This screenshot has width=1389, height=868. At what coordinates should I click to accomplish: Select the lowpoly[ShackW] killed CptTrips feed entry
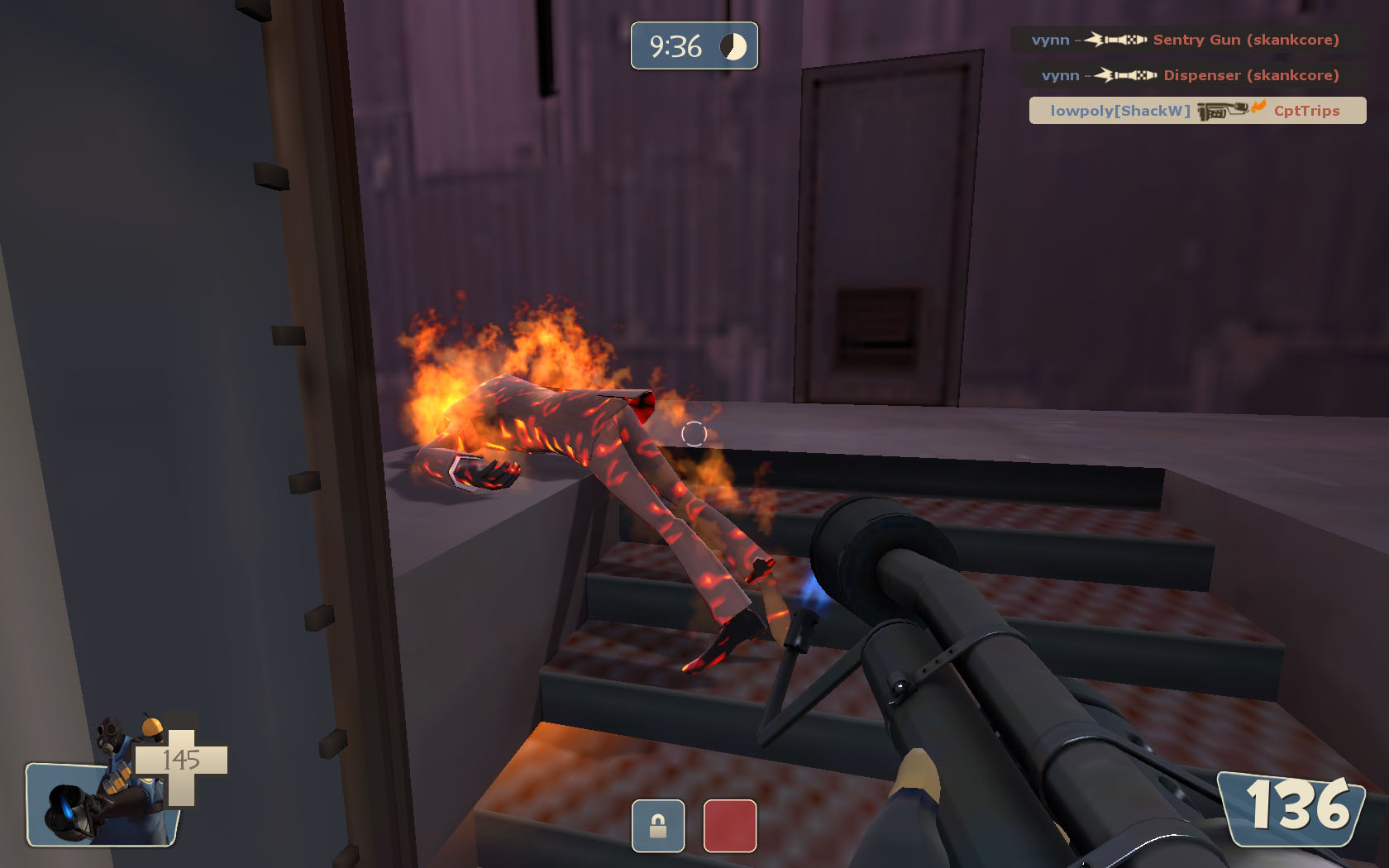coord(1196,111)
